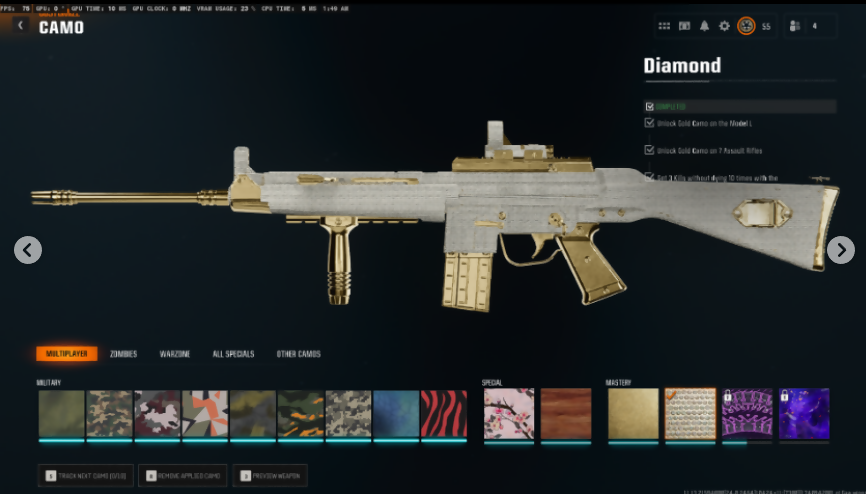Open the Warzone camo tab
This screenshot has width=866, height=494.
(175, 354)
